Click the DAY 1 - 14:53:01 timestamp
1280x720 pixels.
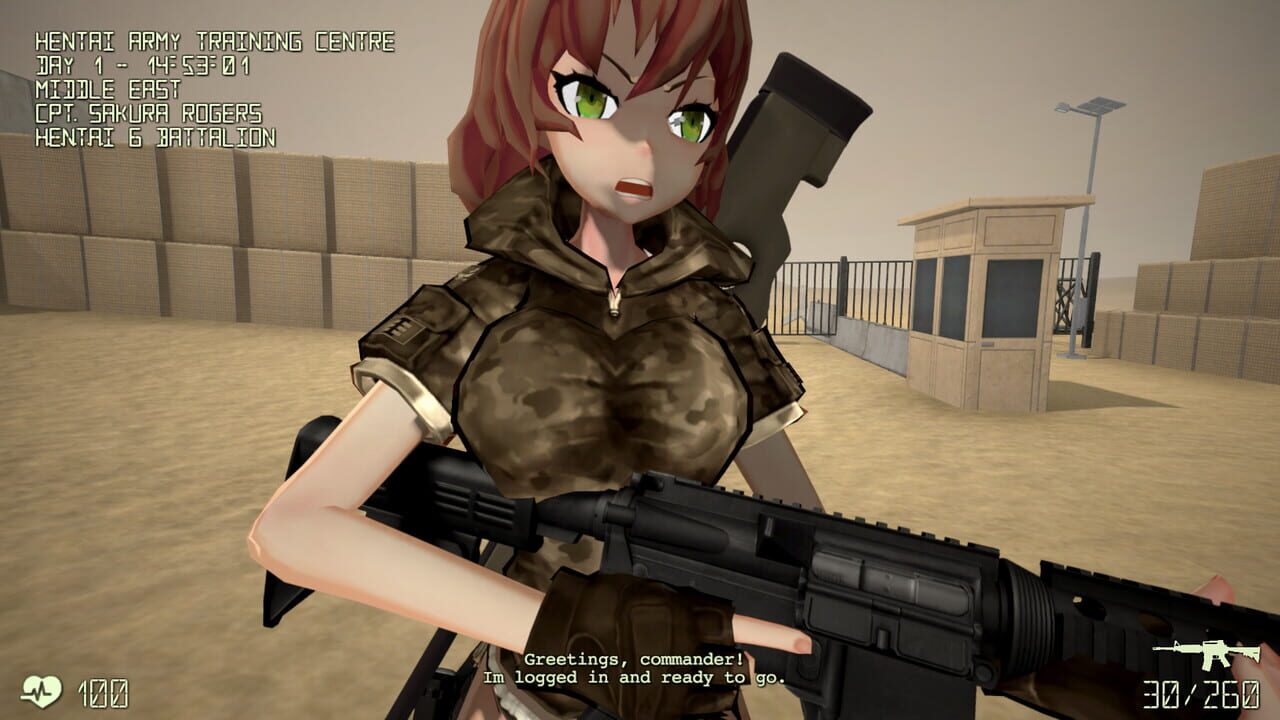click(x=140, y=67)
